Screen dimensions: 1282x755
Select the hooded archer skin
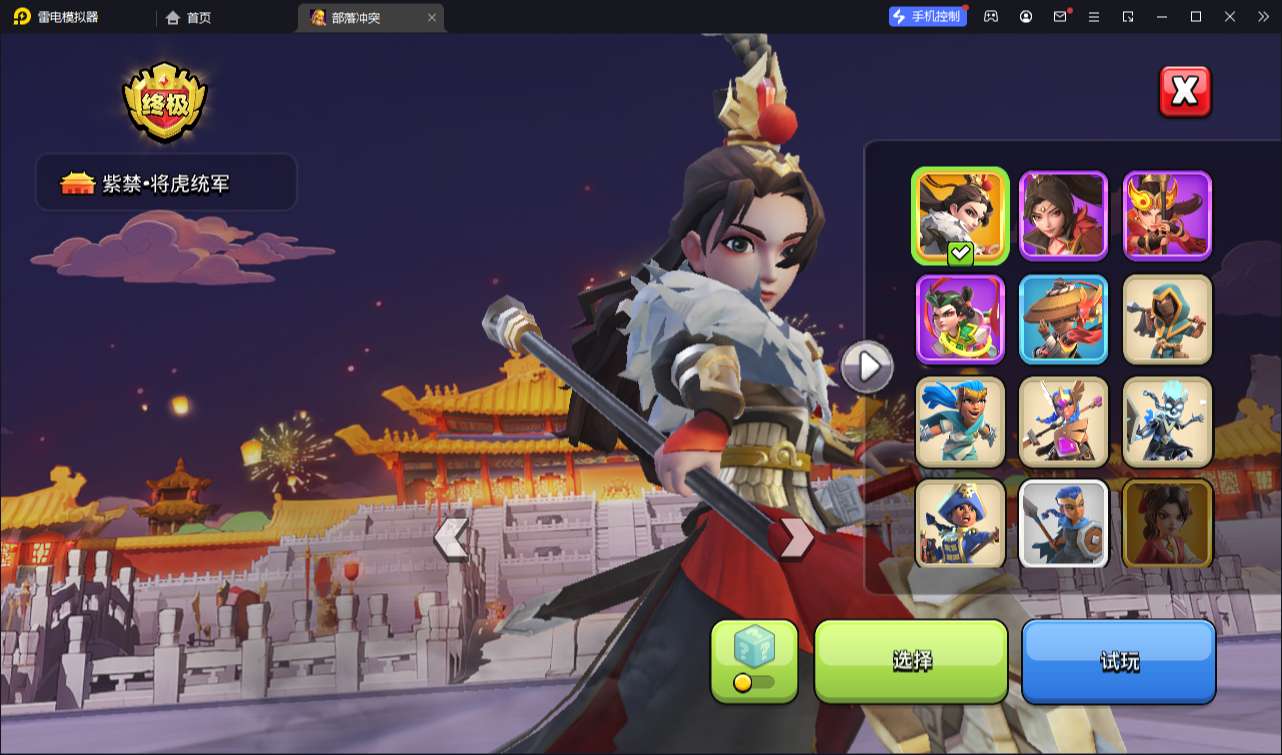click(x=1166, y=320)
